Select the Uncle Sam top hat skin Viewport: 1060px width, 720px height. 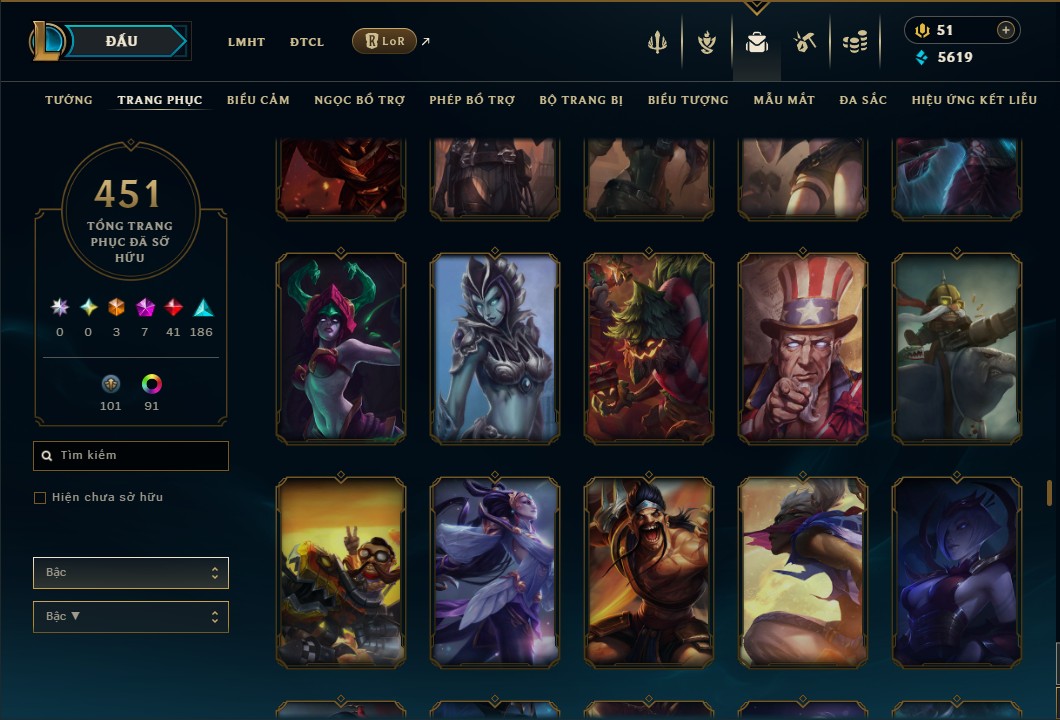(803, 348)
